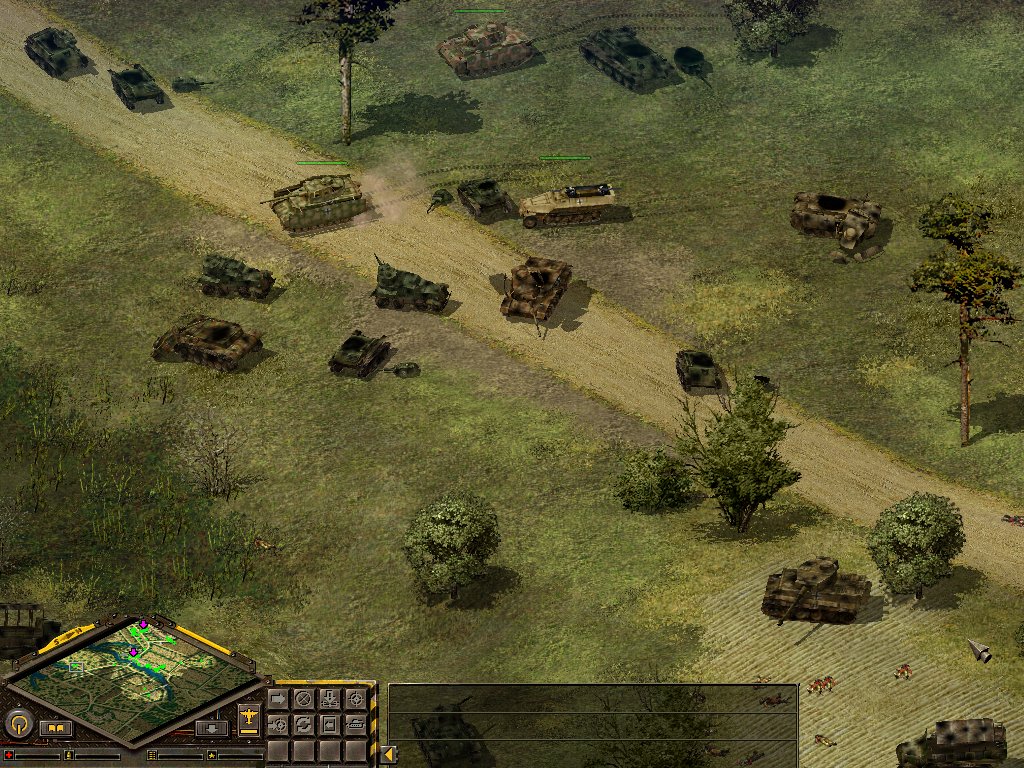
Task: Open the objectives book button
Action: coord(55,728)
